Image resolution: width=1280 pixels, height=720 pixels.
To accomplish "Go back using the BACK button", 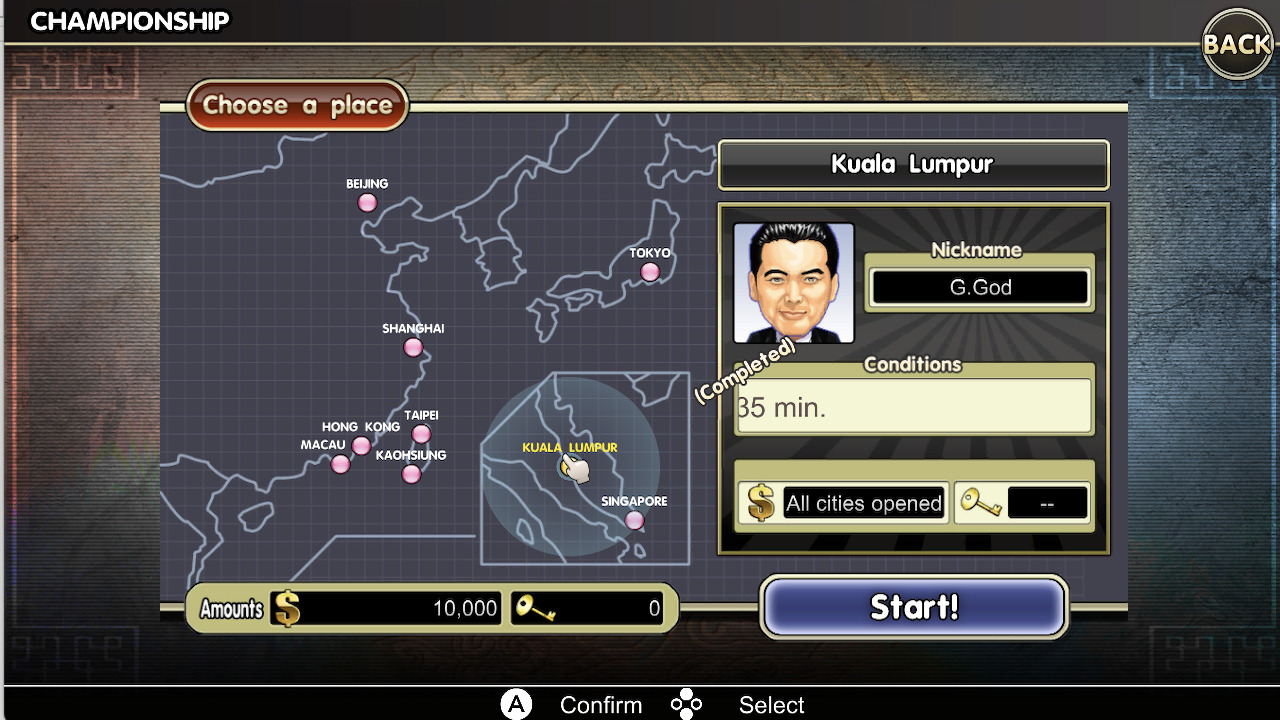I will click(1237, 44).
